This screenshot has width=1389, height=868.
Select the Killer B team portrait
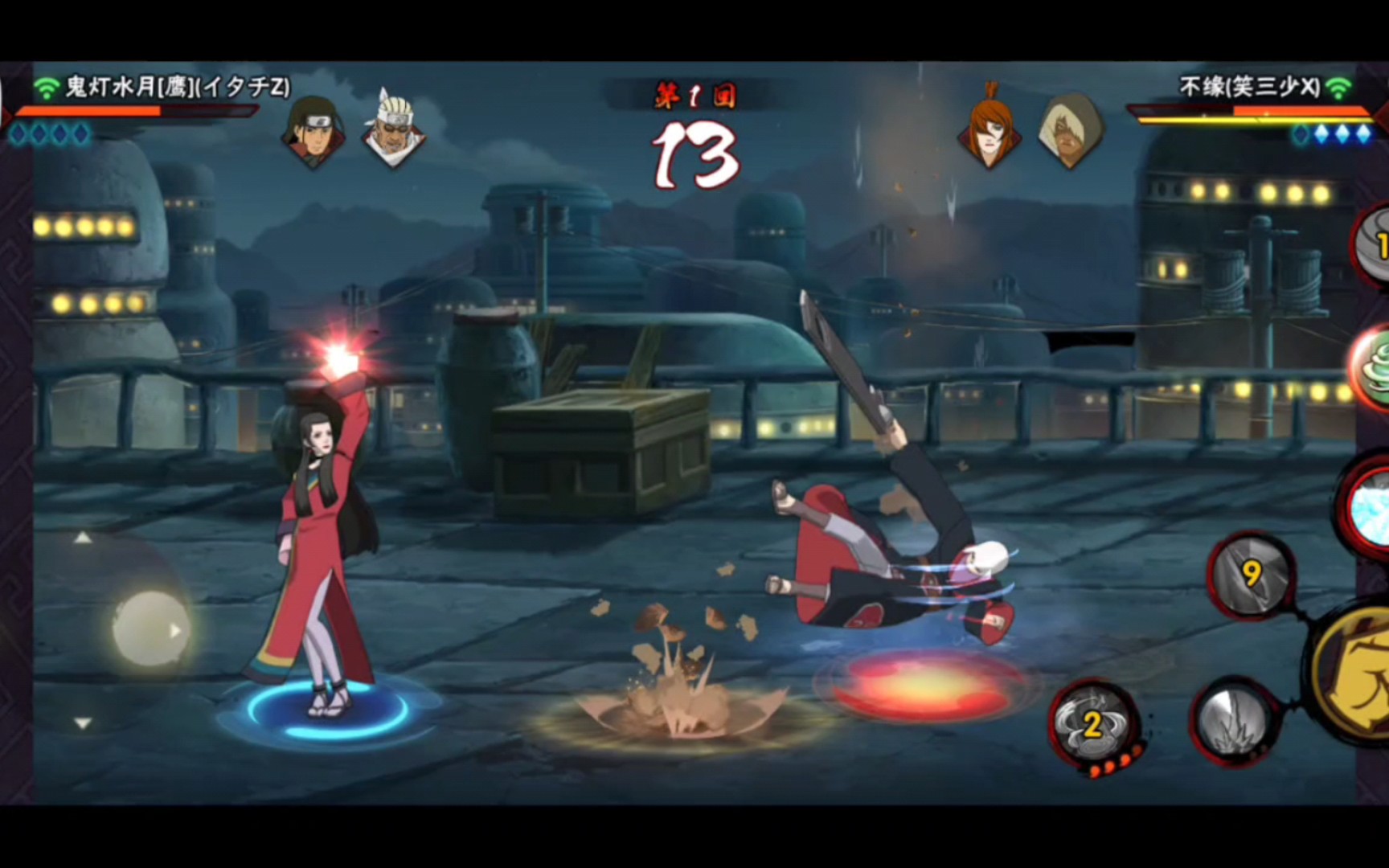[393, 130]
